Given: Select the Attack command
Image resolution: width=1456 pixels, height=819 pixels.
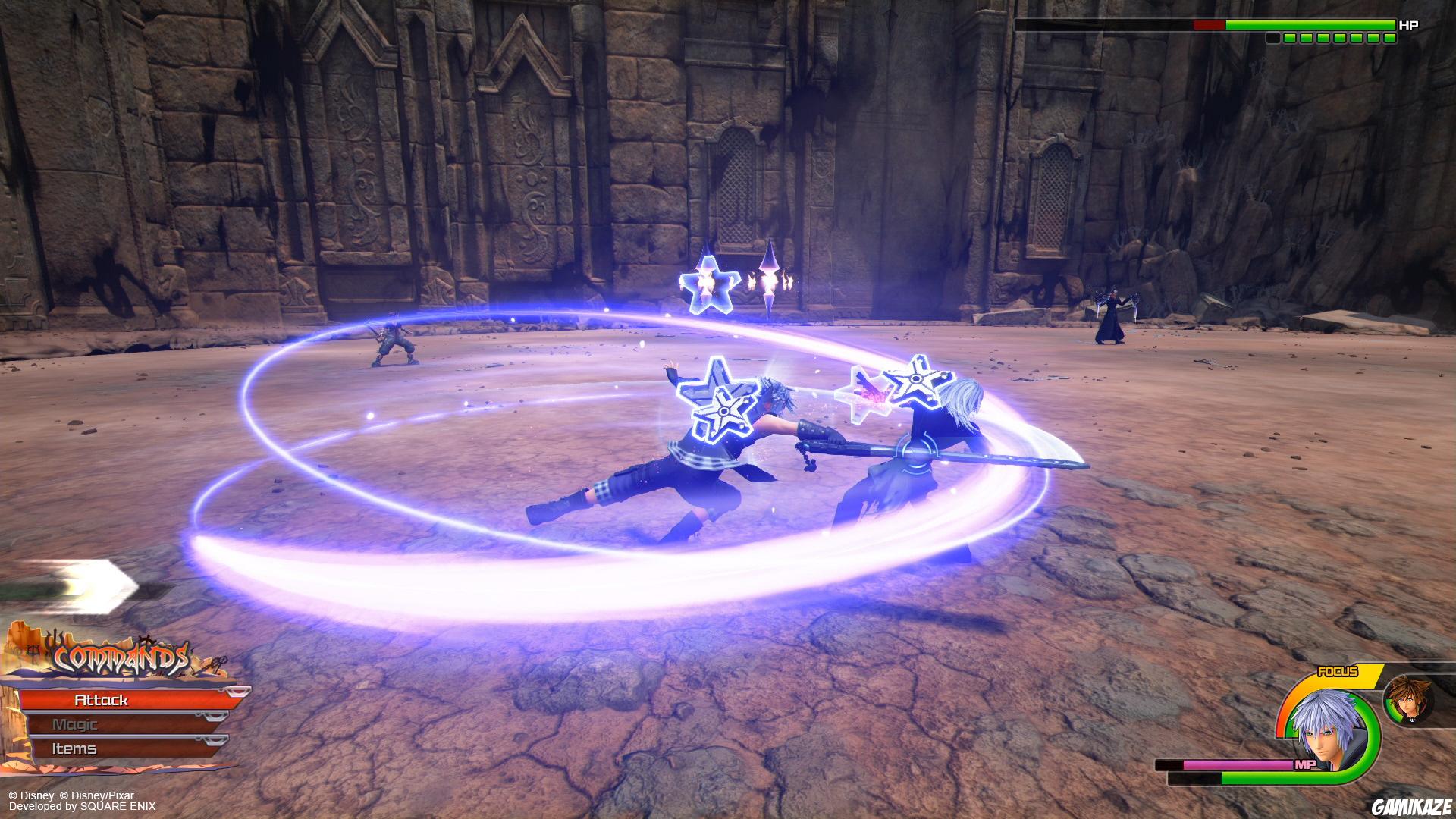Looking at the screenshot, I should [102, 701].
